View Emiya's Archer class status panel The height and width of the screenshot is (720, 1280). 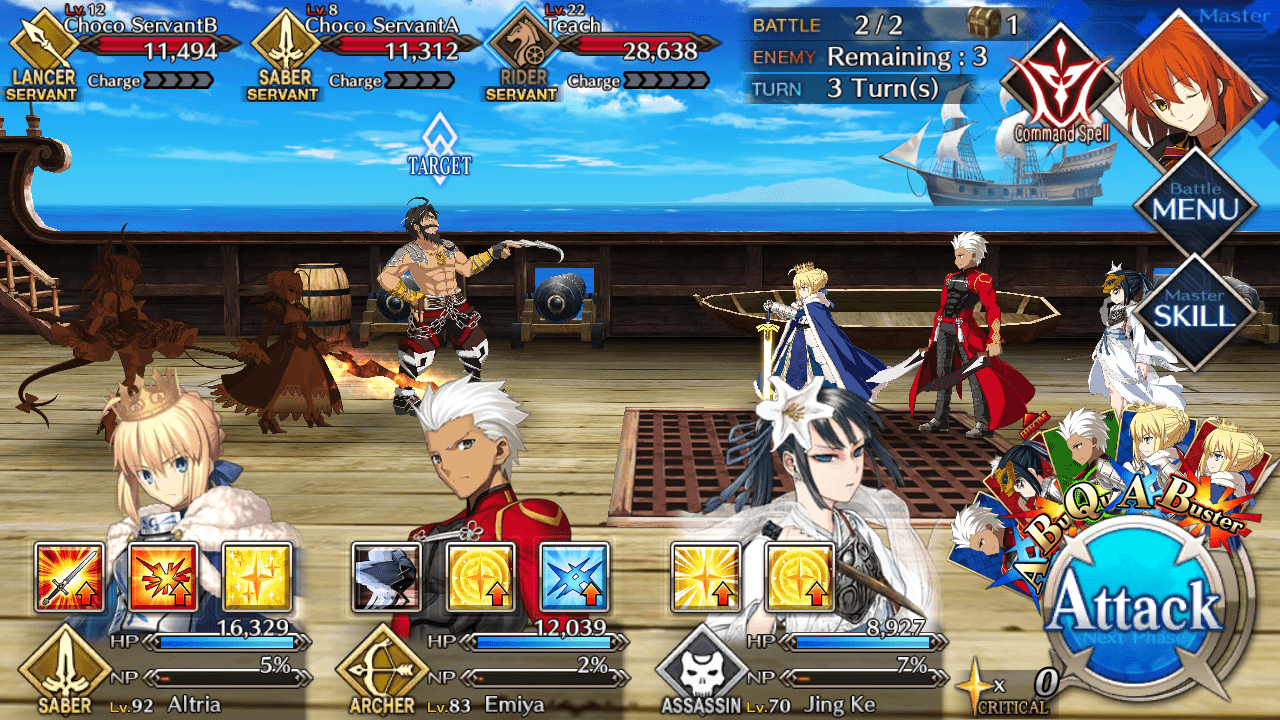478,670
